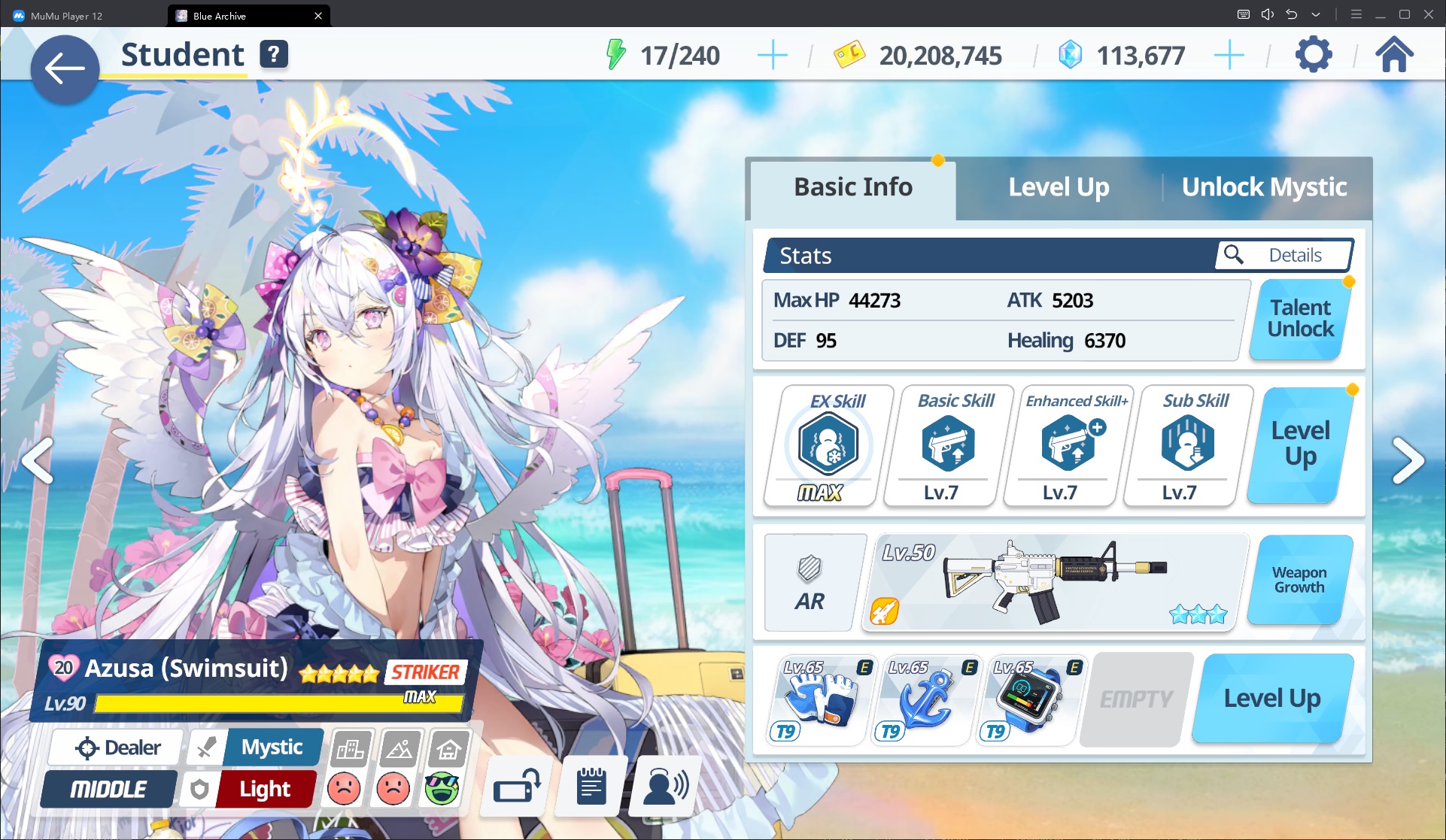Select the Basic Skill icon
The image size is (1446, 840).
pos(948,445)
